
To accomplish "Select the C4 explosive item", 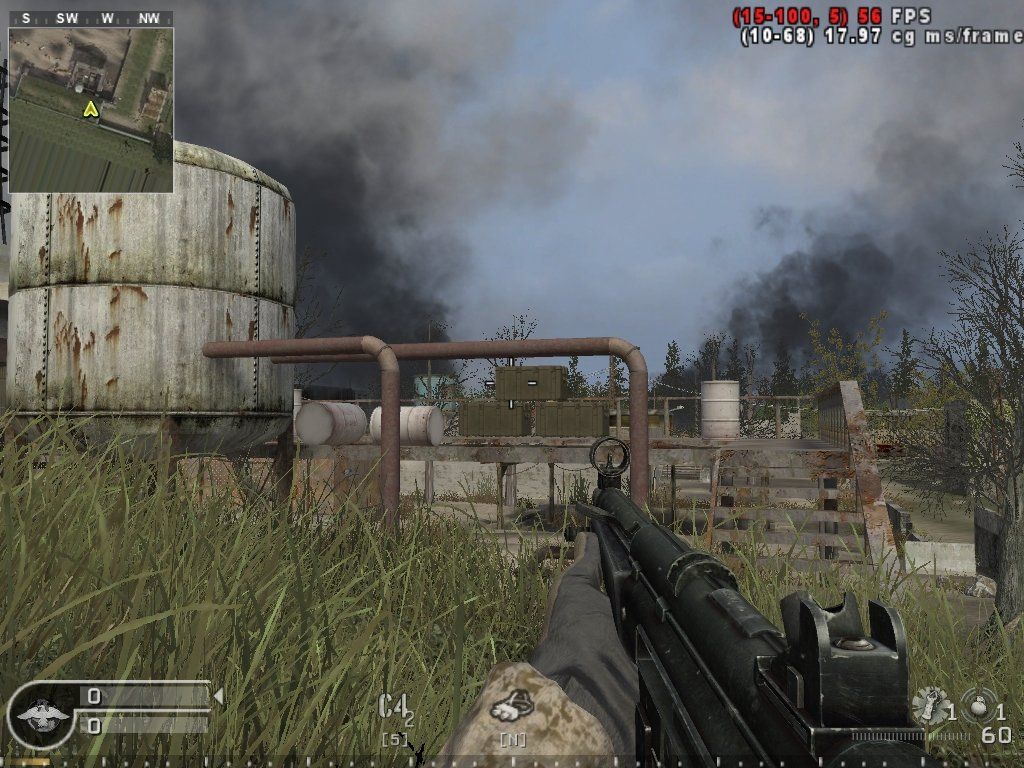I will click(394, 707).
